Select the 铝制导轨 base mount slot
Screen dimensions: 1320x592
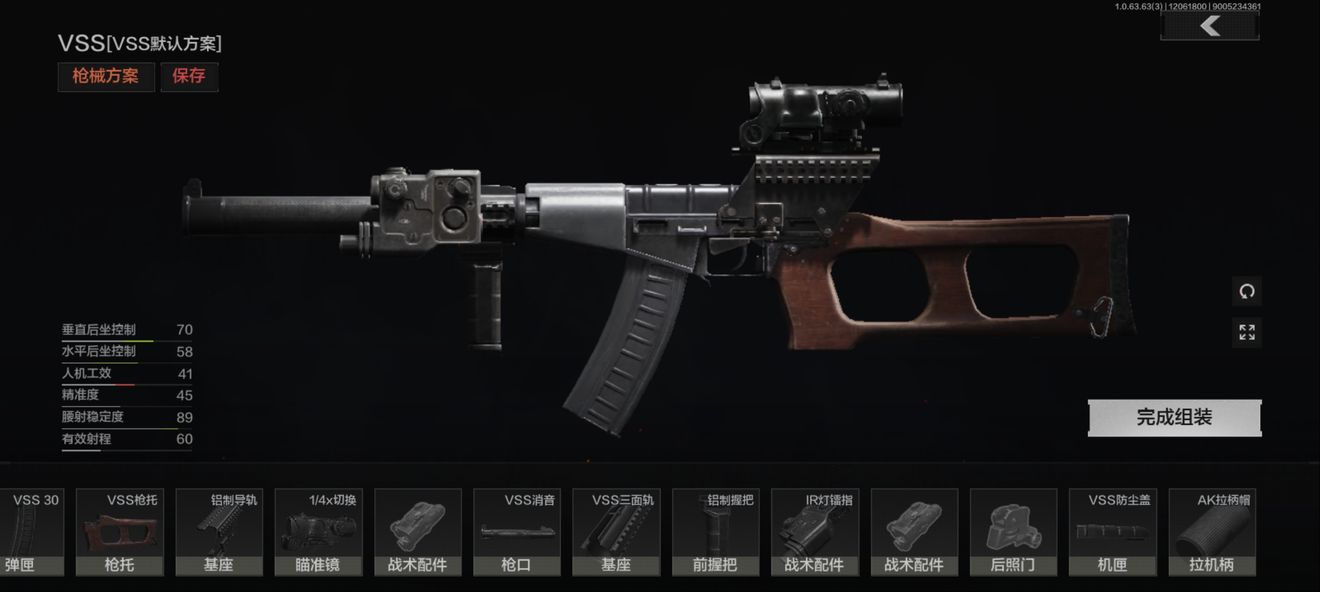point(219,532)
